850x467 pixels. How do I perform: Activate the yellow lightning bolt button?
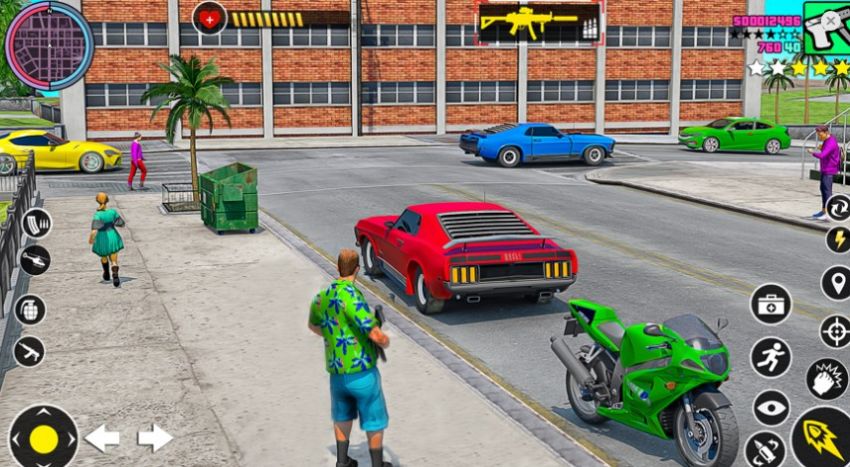coord(838,240)
